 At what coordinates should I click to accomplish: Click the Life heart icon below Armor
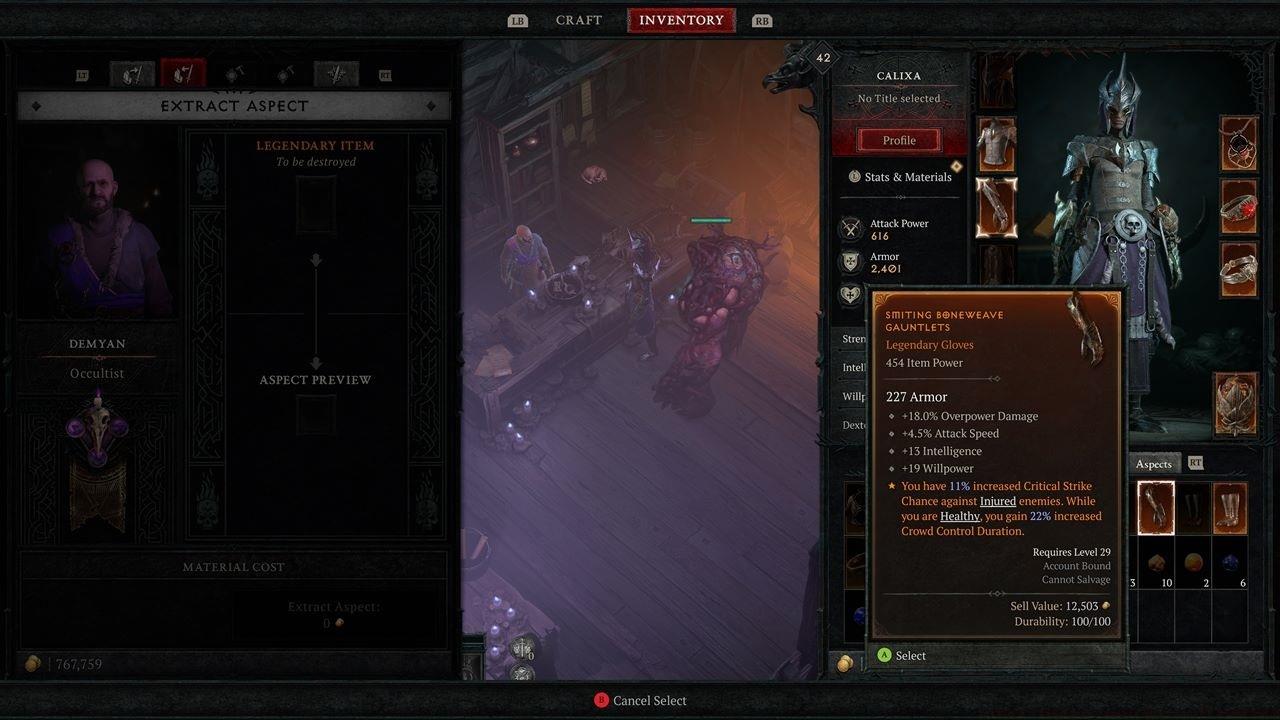pos(849,293)
